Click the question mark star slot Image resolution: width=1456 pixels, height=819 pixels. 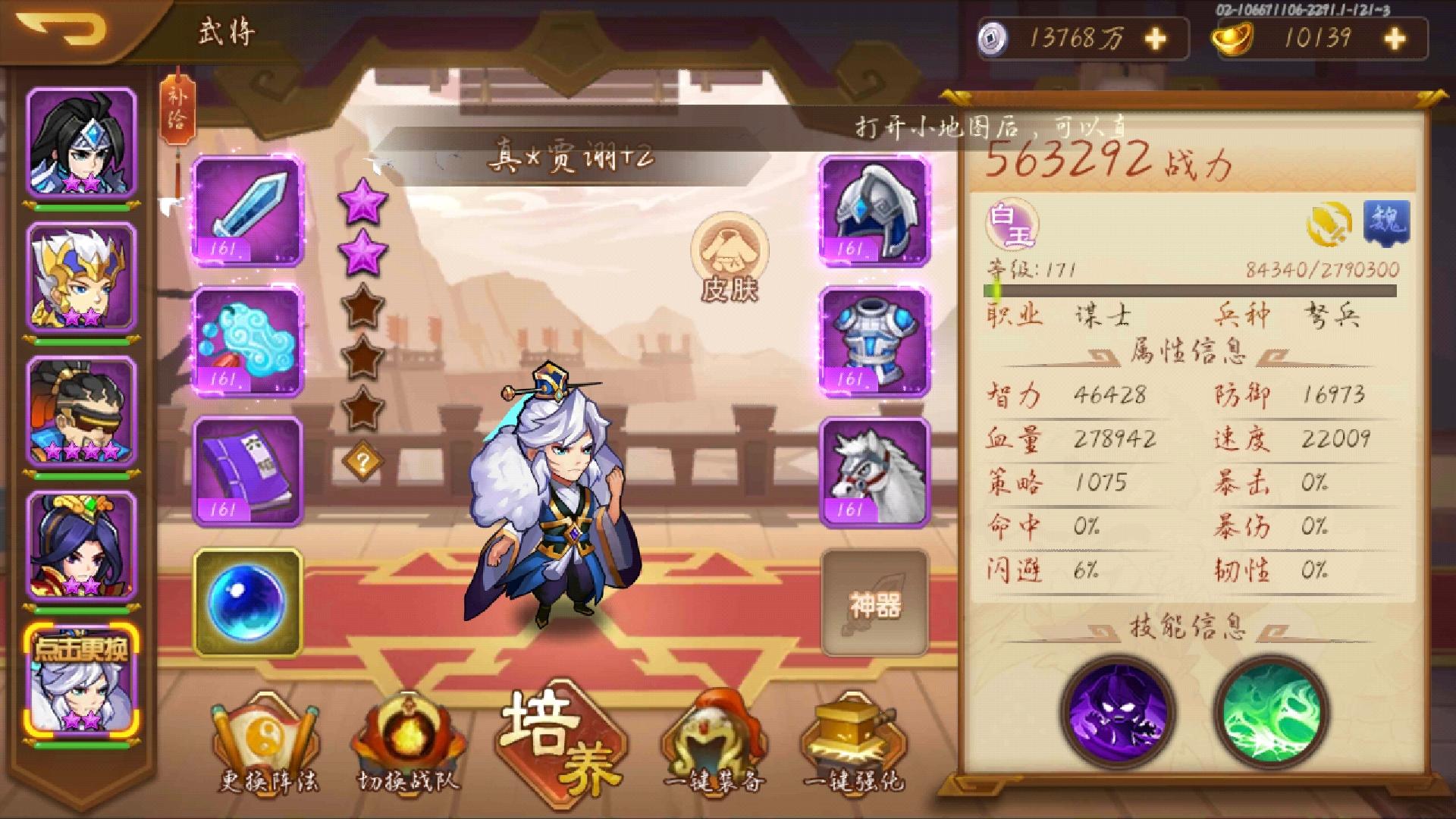pos(362,459)
